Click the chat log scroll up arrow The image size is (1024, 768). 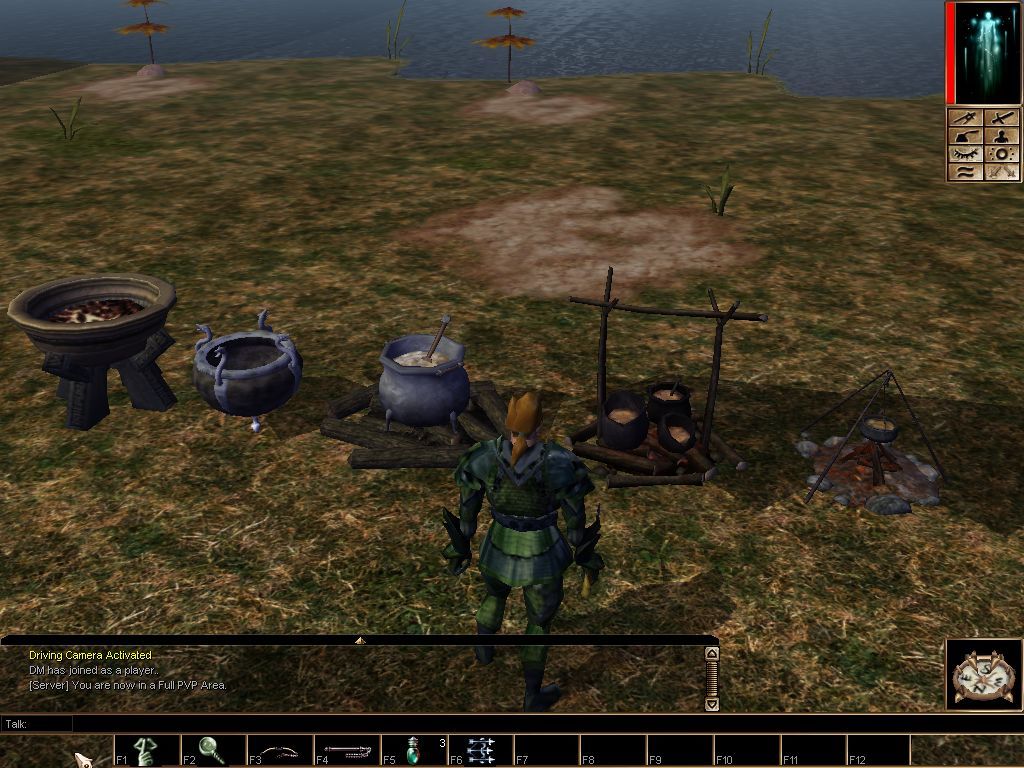[712, 653]
